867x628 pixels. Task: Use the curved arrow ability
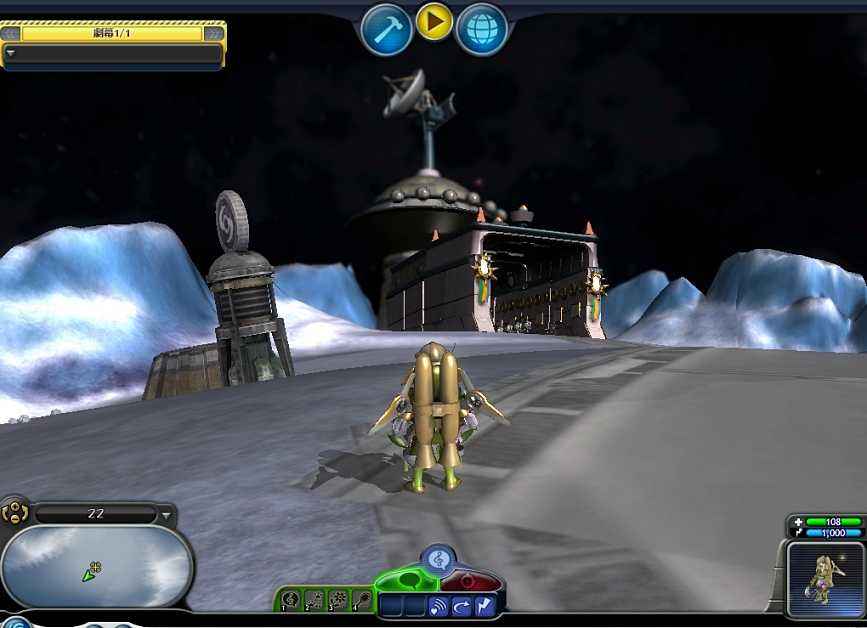[x=461, y=606]
